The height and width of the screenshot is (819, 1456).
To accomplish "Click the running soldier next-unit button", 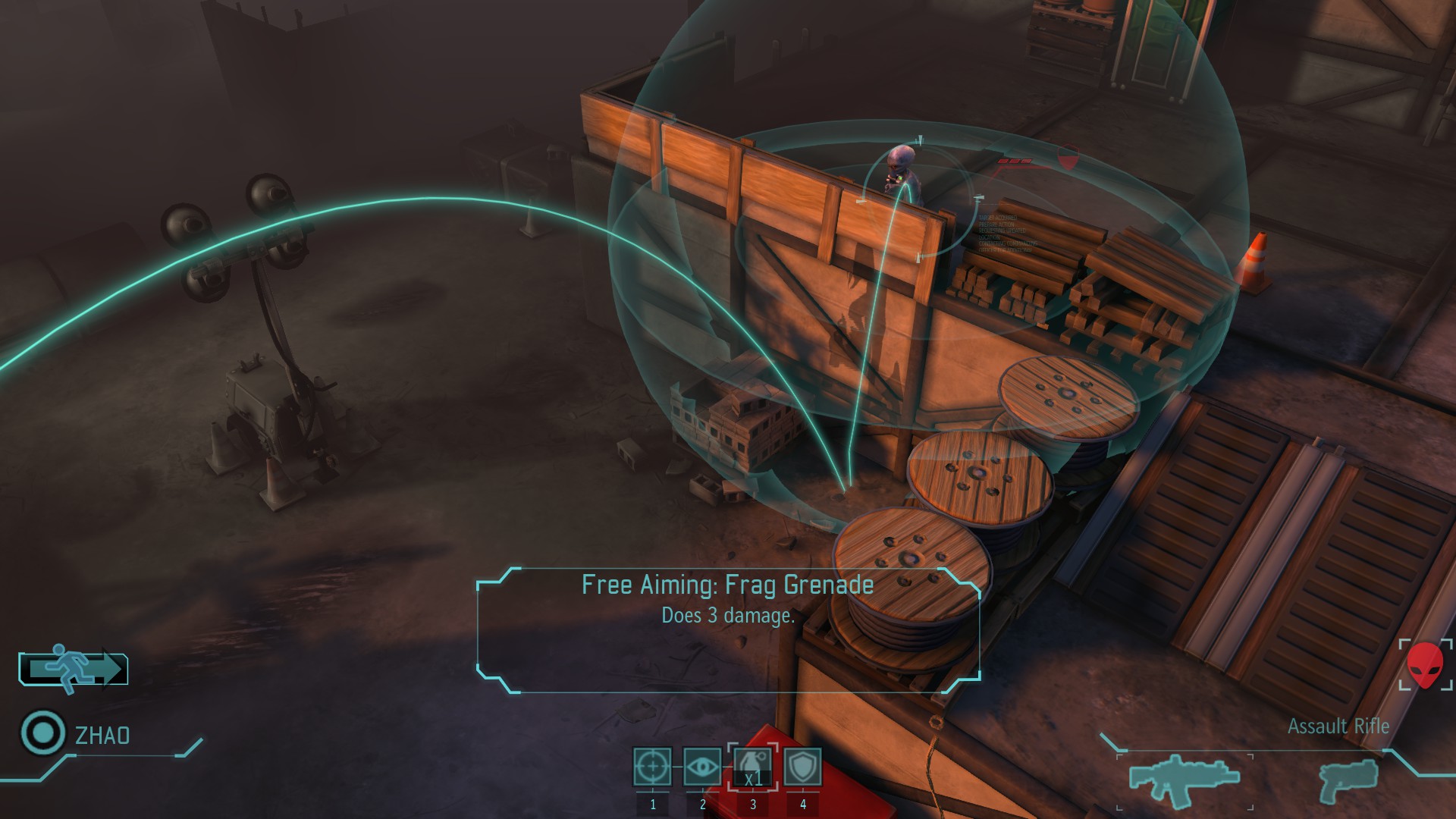I will pyautogui.click(x=74, y=669).
